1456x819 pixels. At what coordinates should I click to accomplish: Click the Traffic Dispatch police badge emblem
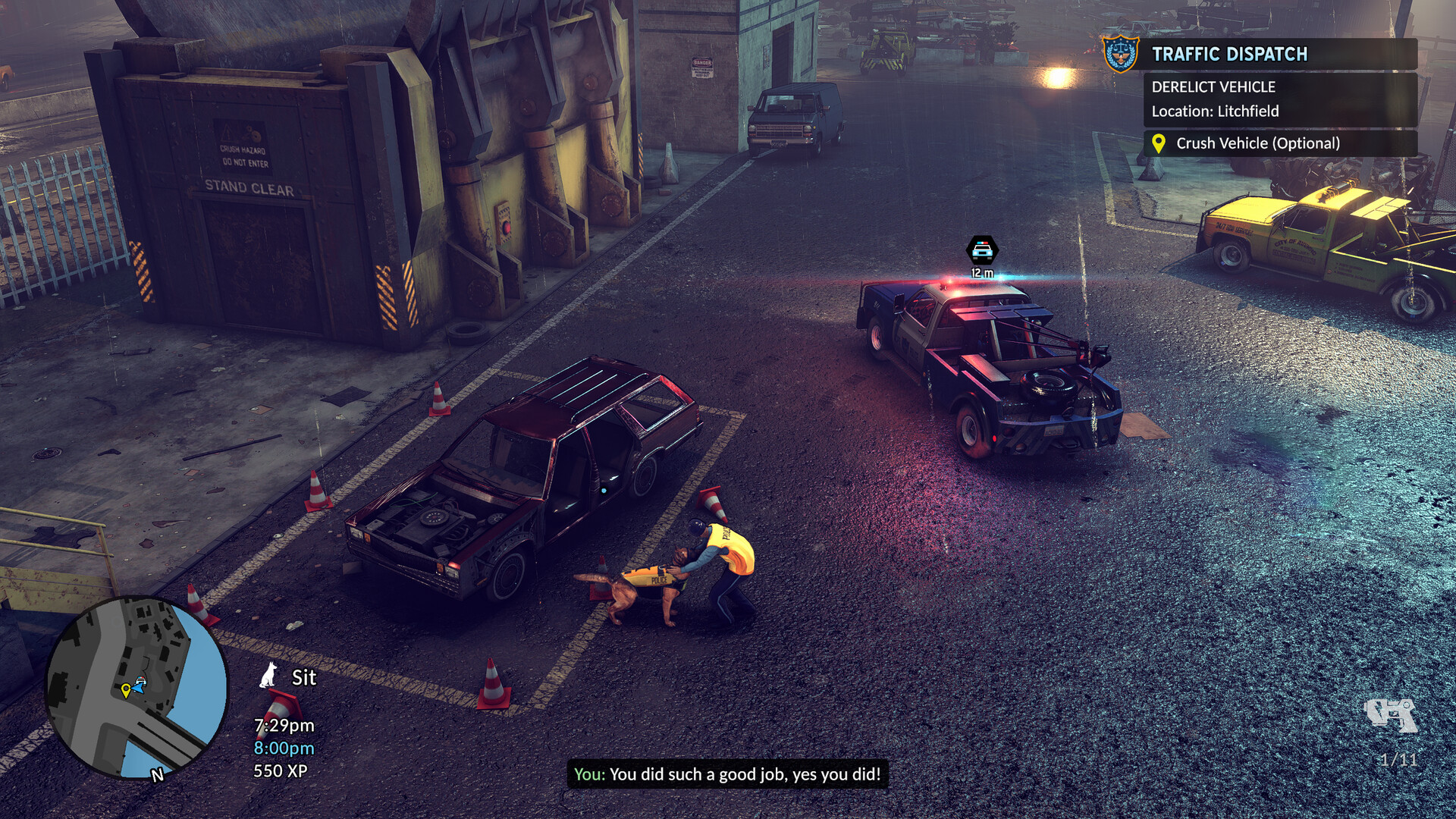[x=1120, y=53]
